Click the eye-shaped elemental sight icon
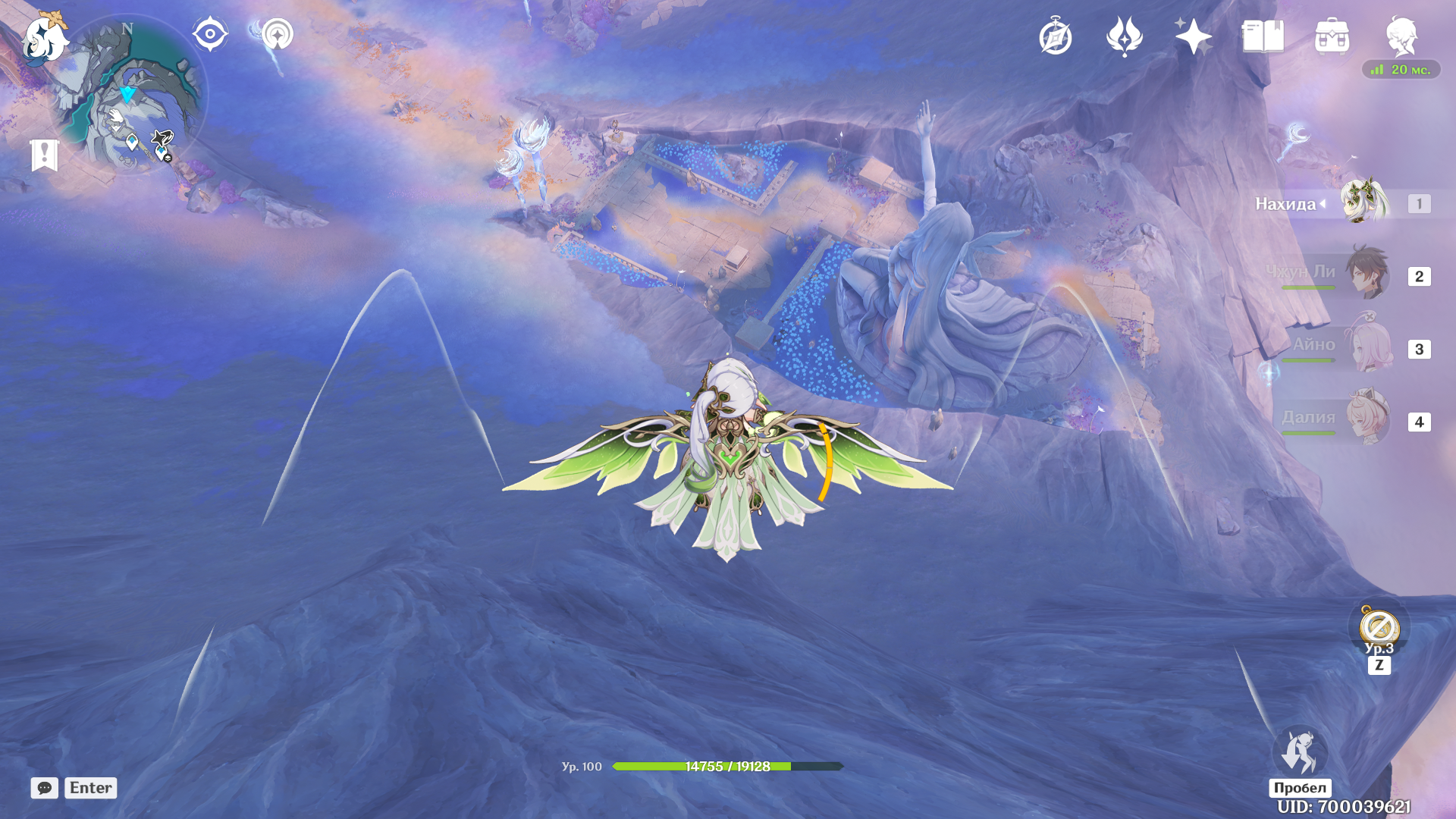Screen dimensions: 1456x819 tap(209, 35)
